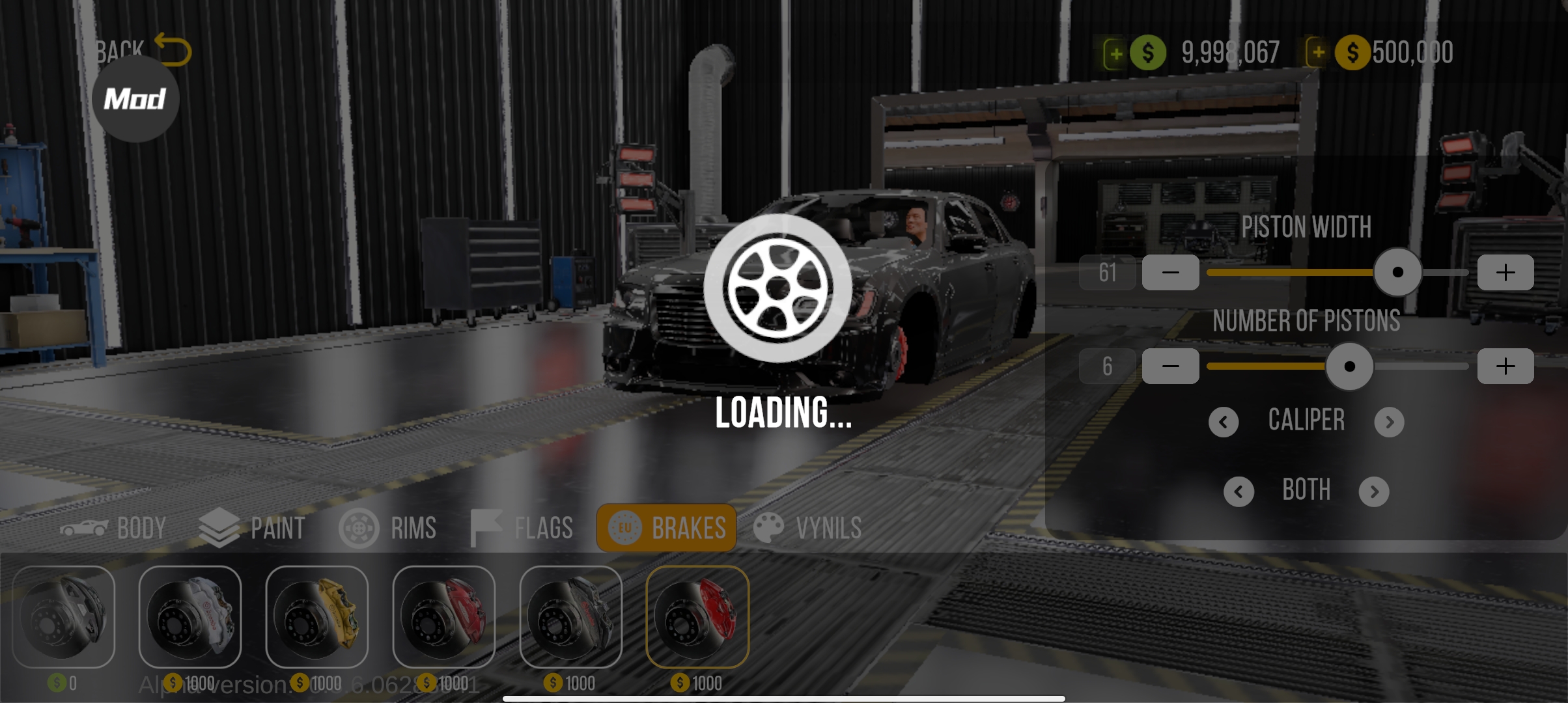Add gold coins with its plus button
Screen dimensions: 1568x703
coord(1318,53)
